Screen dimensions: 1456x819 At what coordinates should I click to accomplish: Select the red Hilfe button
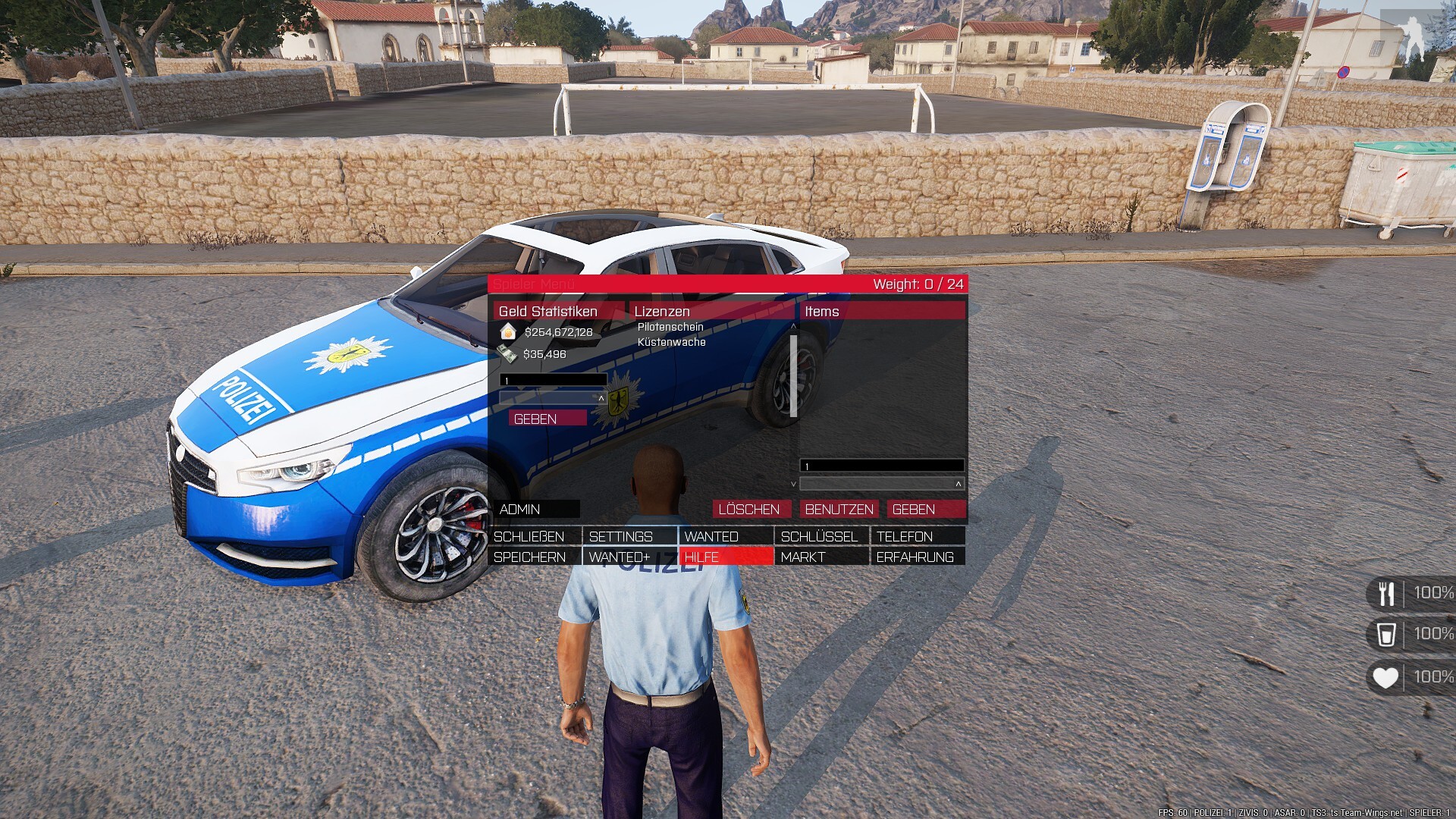(x=725, y=557)
